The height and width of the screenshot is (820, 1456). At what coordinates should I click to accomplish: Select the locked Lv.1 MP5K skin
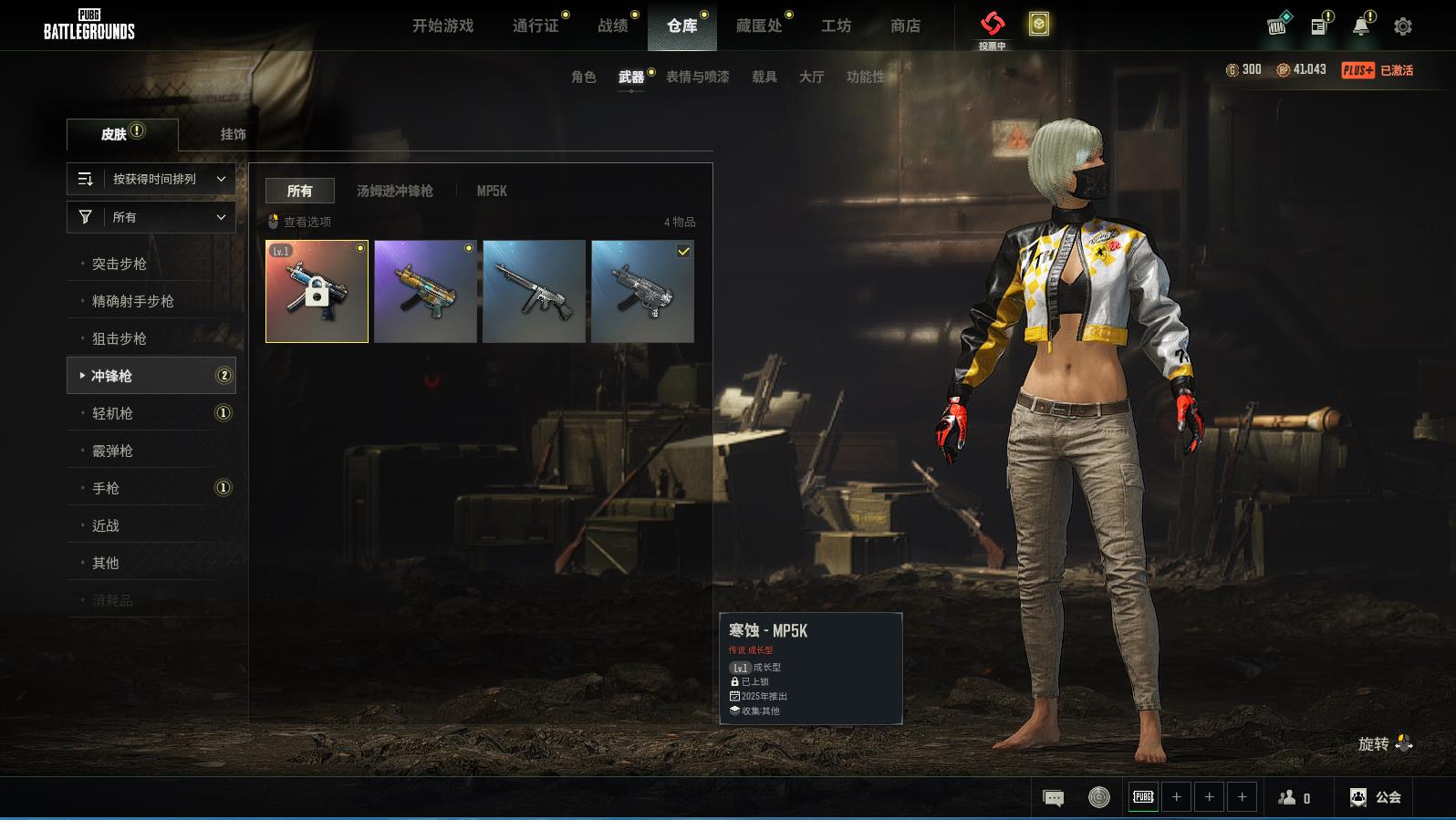coord(317,292)
